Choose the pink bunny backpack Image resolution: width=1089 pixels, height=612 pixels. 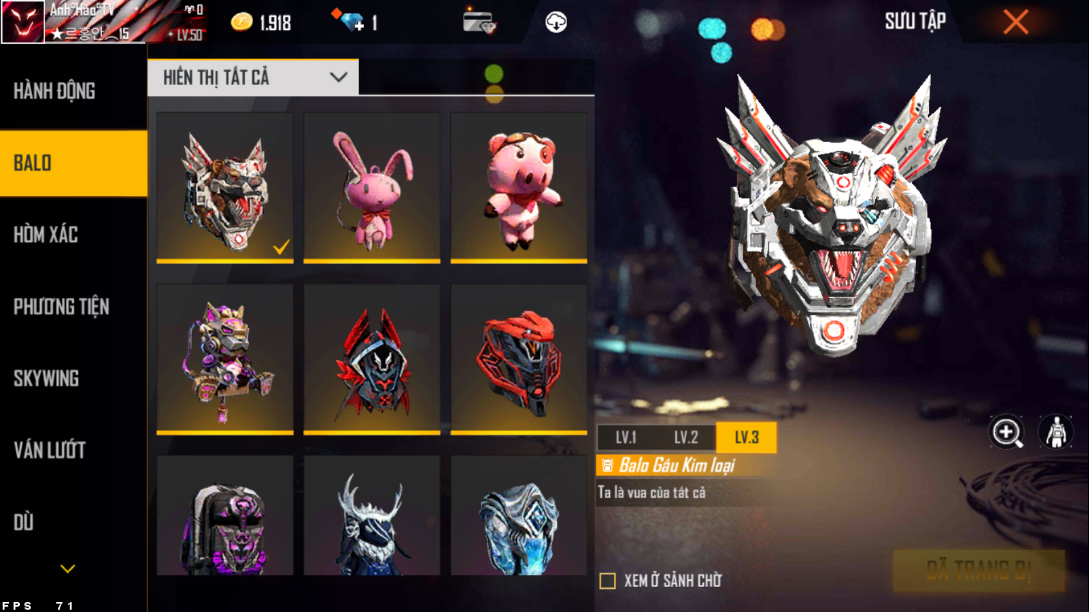(x=371, y=187)
